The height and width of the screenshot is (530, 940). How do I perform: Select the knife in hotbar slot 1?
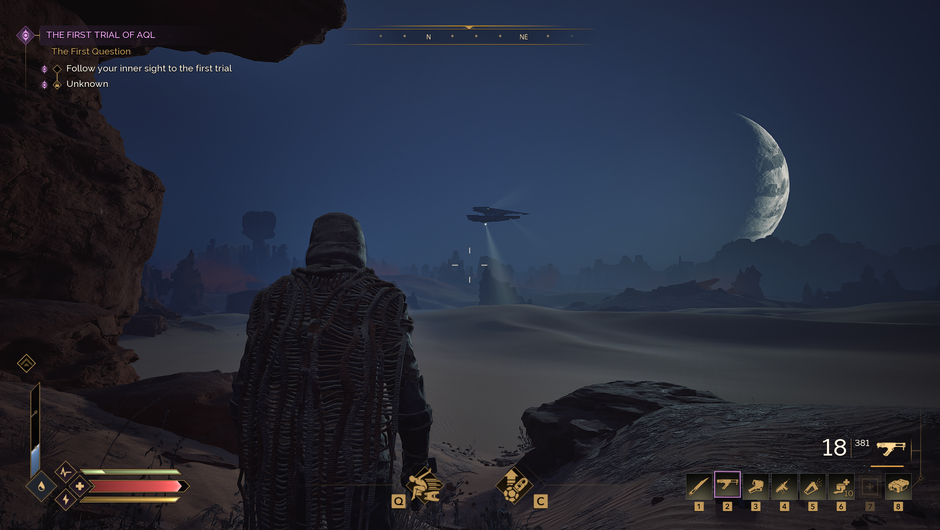[x=699, y=486]
